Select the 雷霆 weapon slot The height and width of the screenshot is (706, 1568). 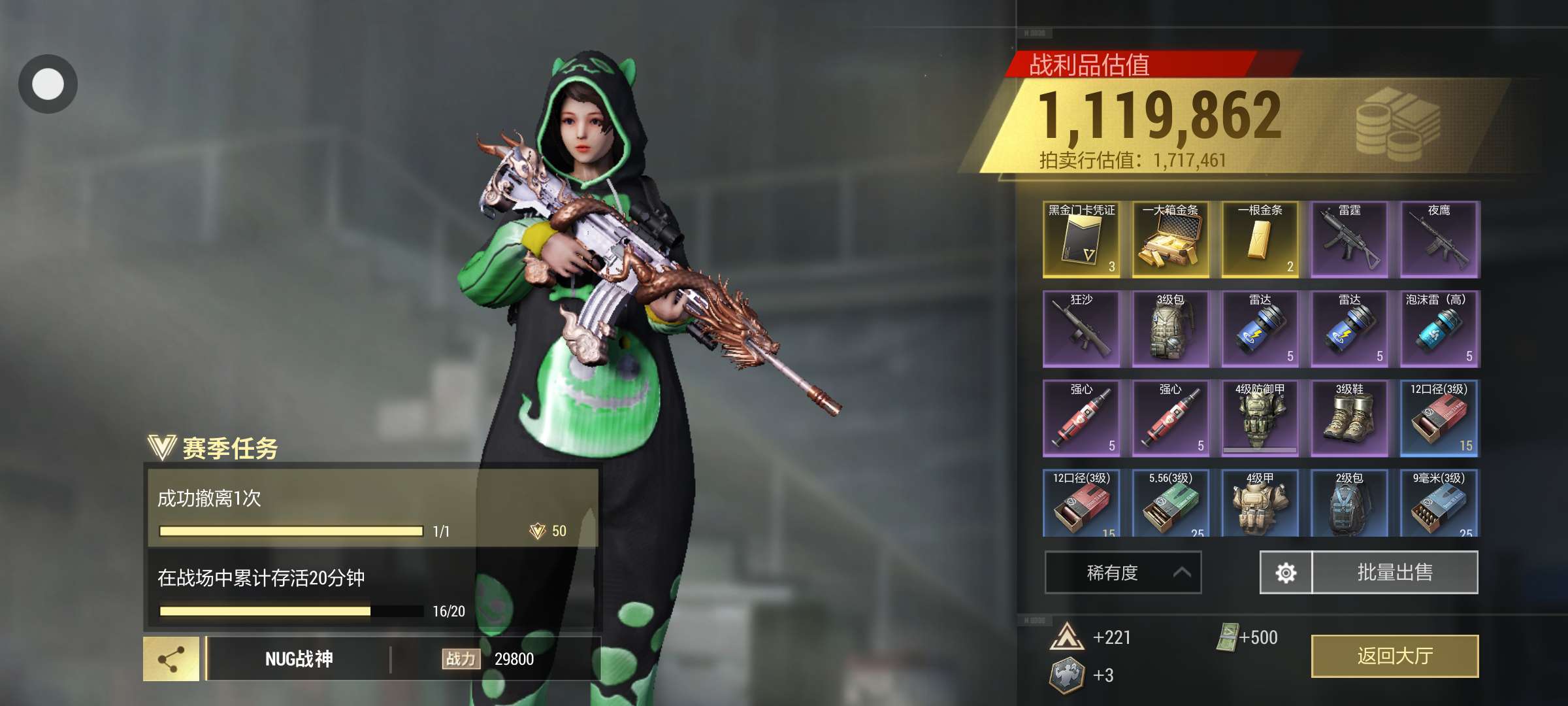pyautogui.click(x=1349, y=240)
